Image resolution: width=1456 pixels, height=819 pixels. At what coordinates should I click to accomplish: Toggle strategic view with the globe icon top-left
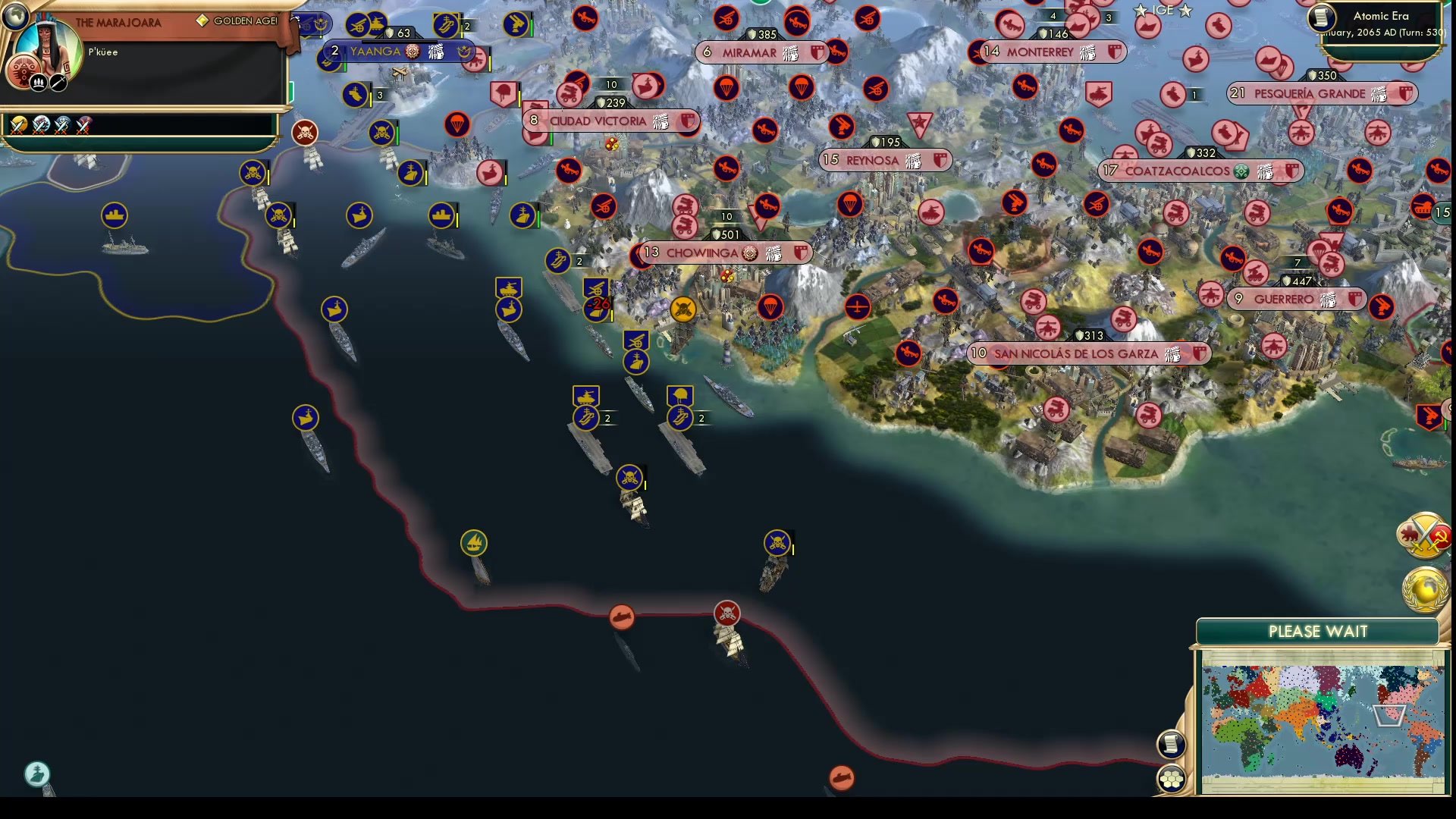point(15,15)
